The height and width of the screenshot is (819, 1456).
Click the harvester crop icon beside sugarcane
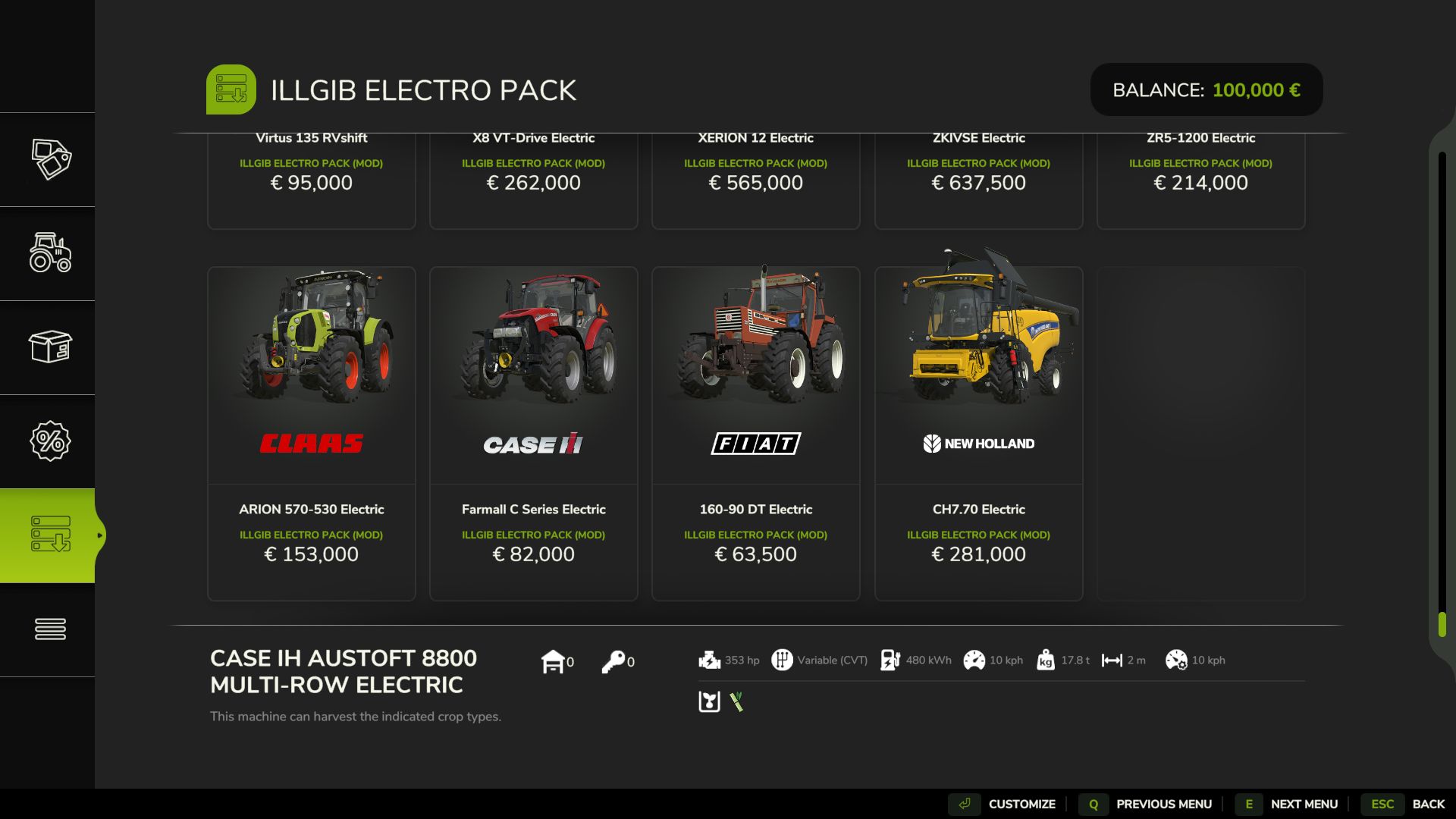[x=709, y=702]
